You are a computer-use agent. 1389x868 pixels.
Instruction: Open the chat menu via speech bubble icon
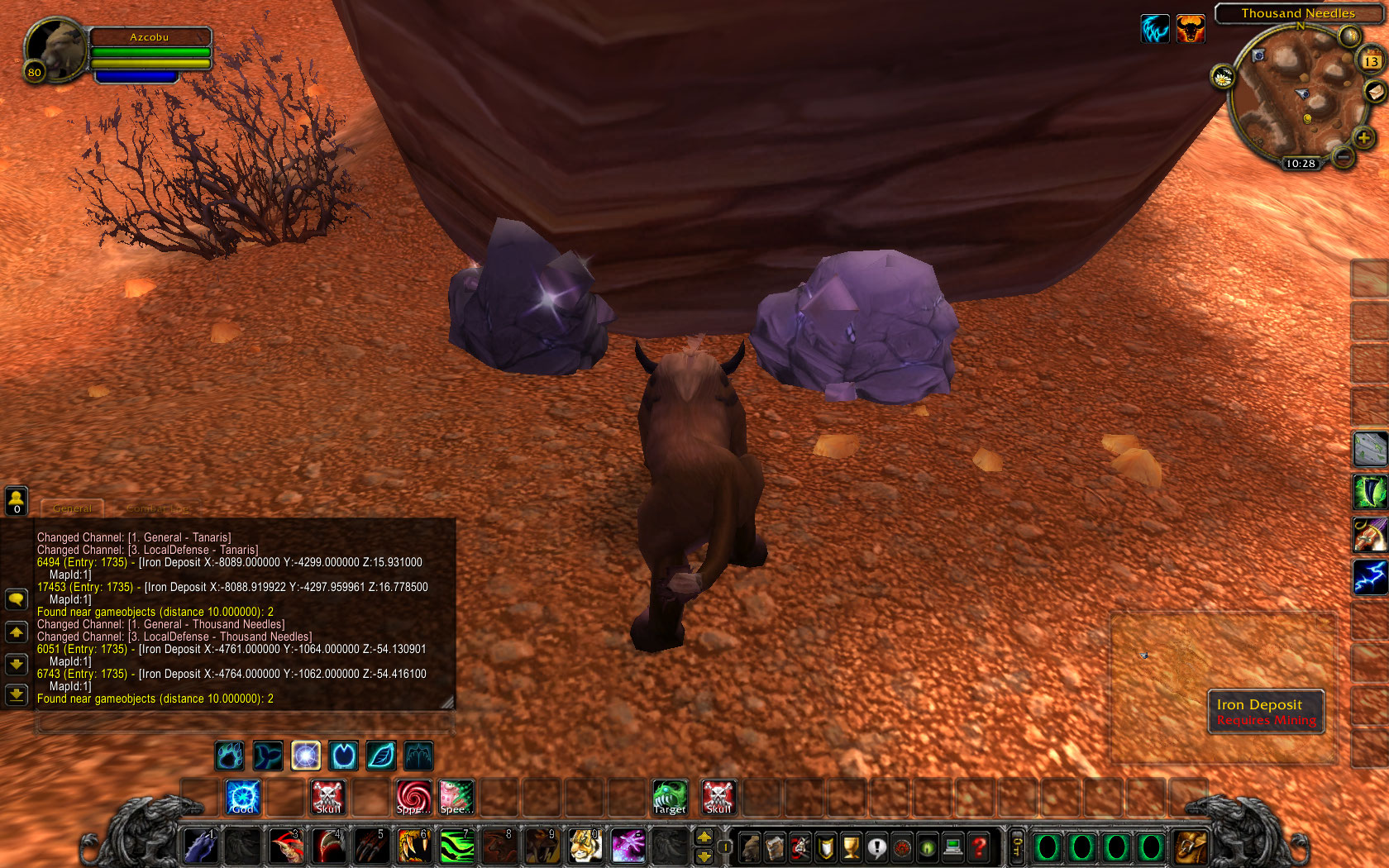(x=17, y=599)
